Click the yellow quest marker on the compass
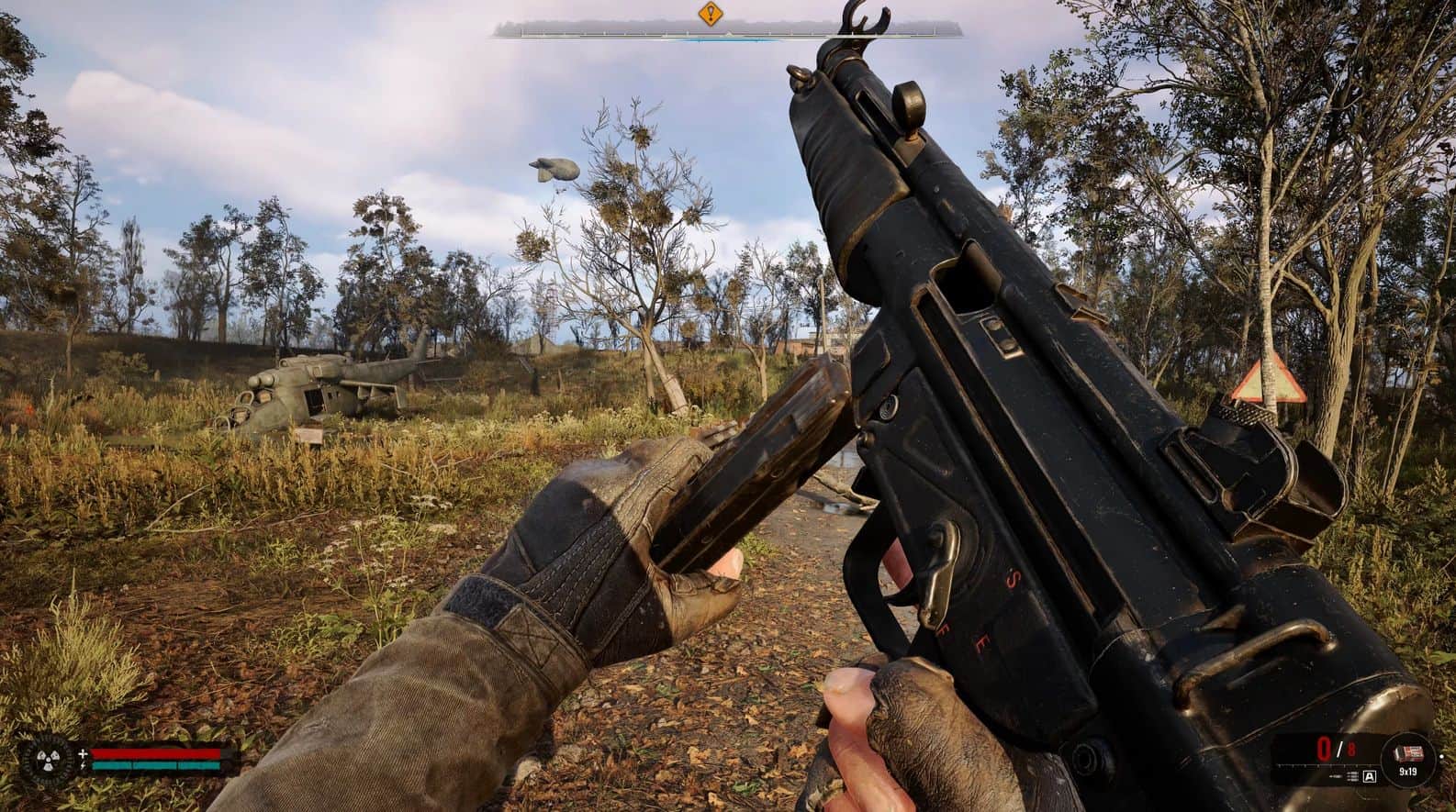Viewport: 1456px width, 812px height. [x=710, y=15]
